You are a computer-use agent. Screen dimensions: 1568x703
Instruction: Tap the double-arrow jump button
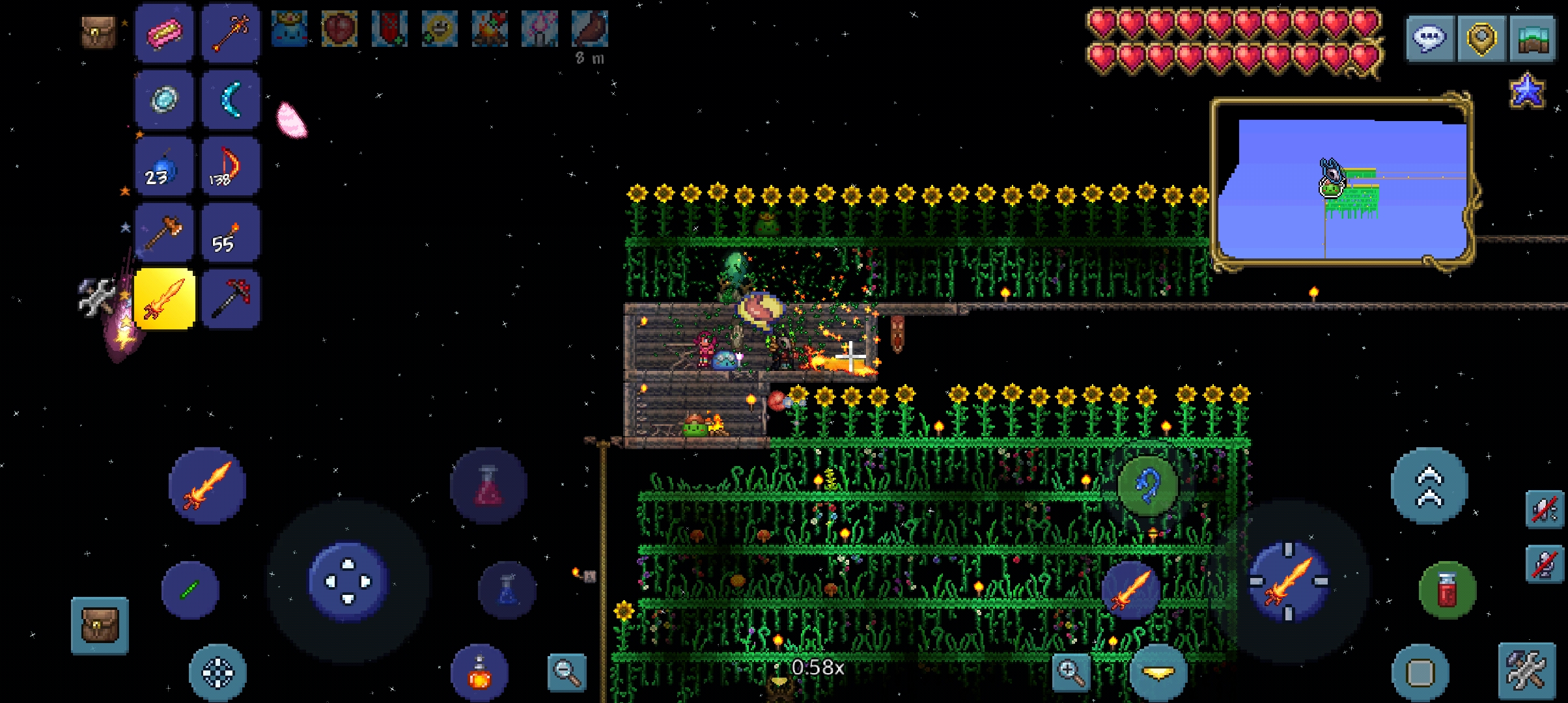[x=1429, y=486]
